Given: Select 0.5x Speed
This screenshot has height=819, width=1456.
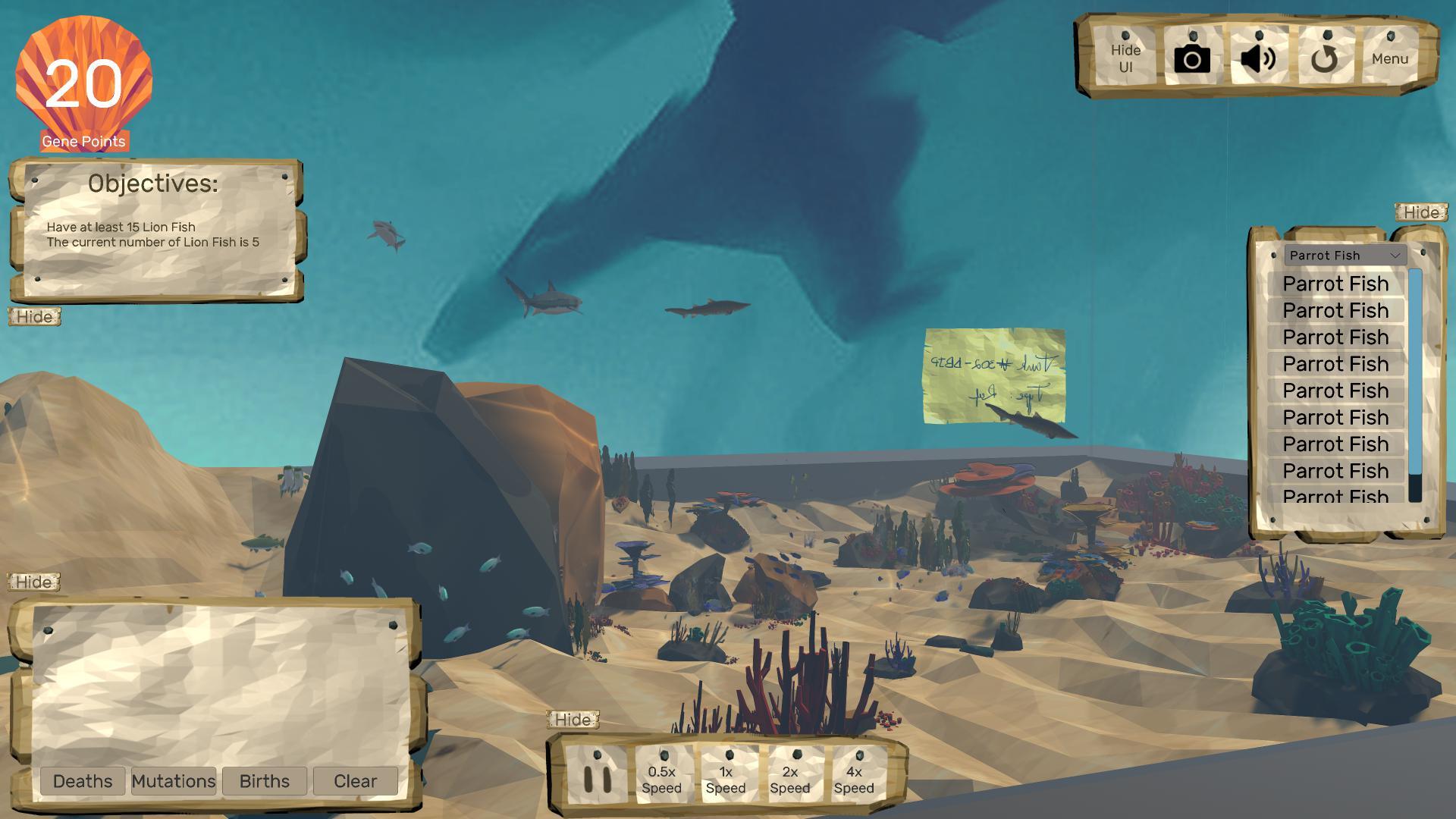Looking at the screenshot, I should (x=661, y=780).
